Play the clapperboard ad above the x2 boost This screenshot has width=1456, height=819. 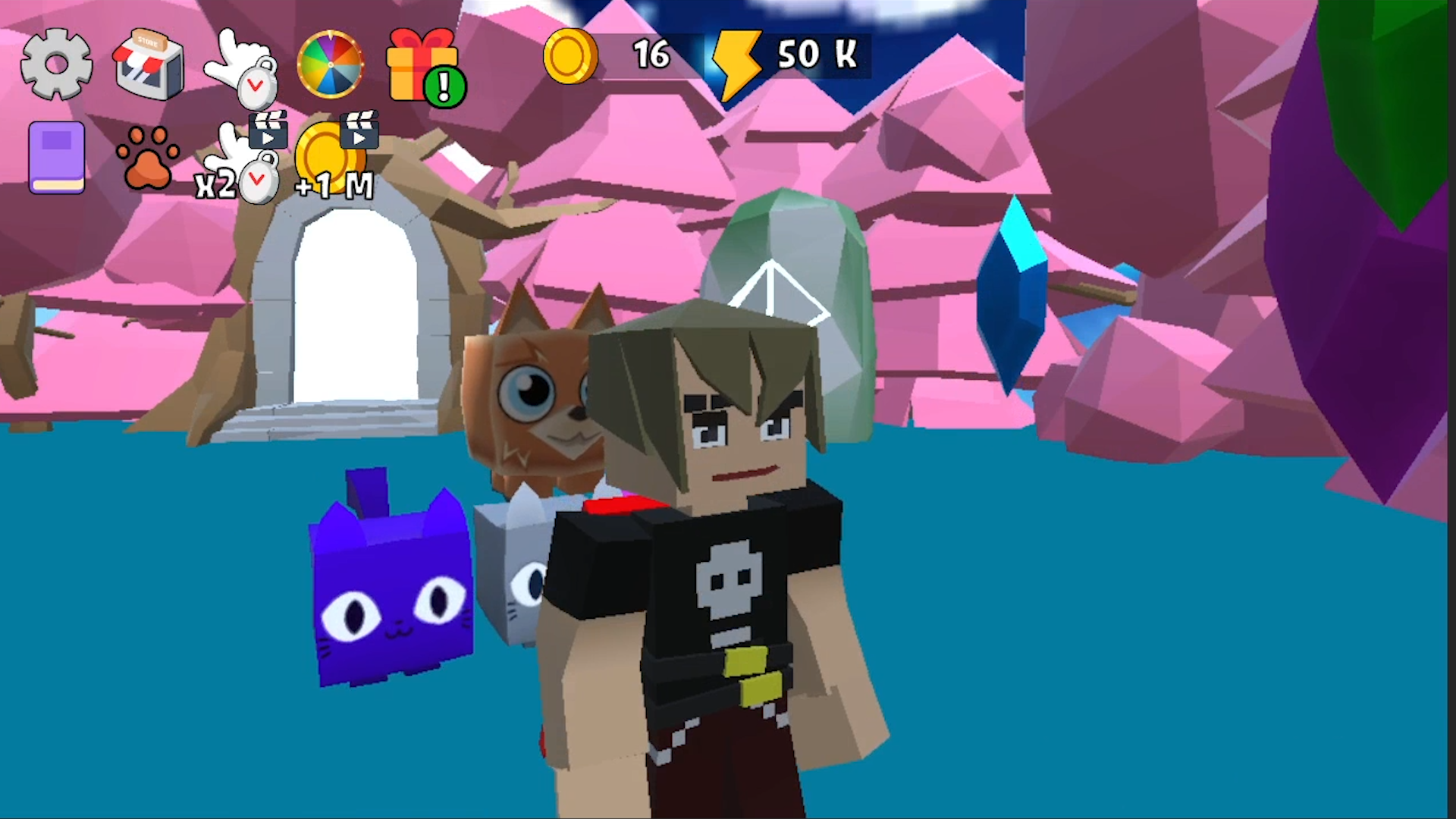[267, 130]
